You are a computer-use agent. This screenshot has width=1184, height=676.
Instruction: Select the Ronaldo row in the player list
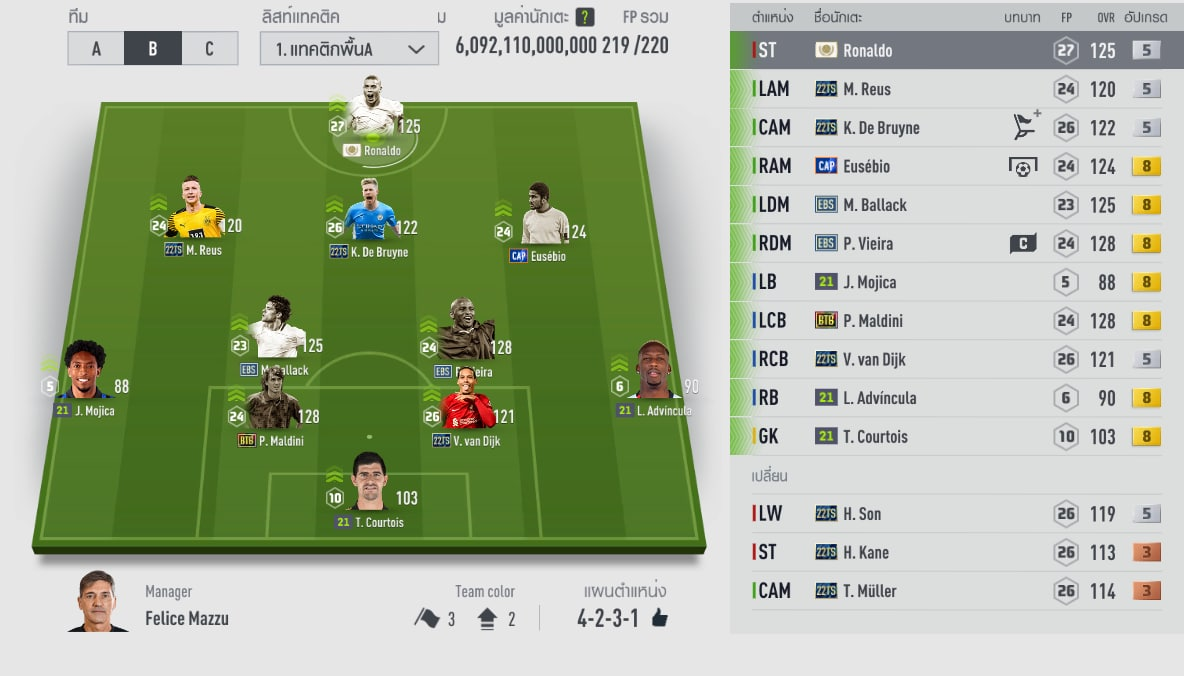955,50
